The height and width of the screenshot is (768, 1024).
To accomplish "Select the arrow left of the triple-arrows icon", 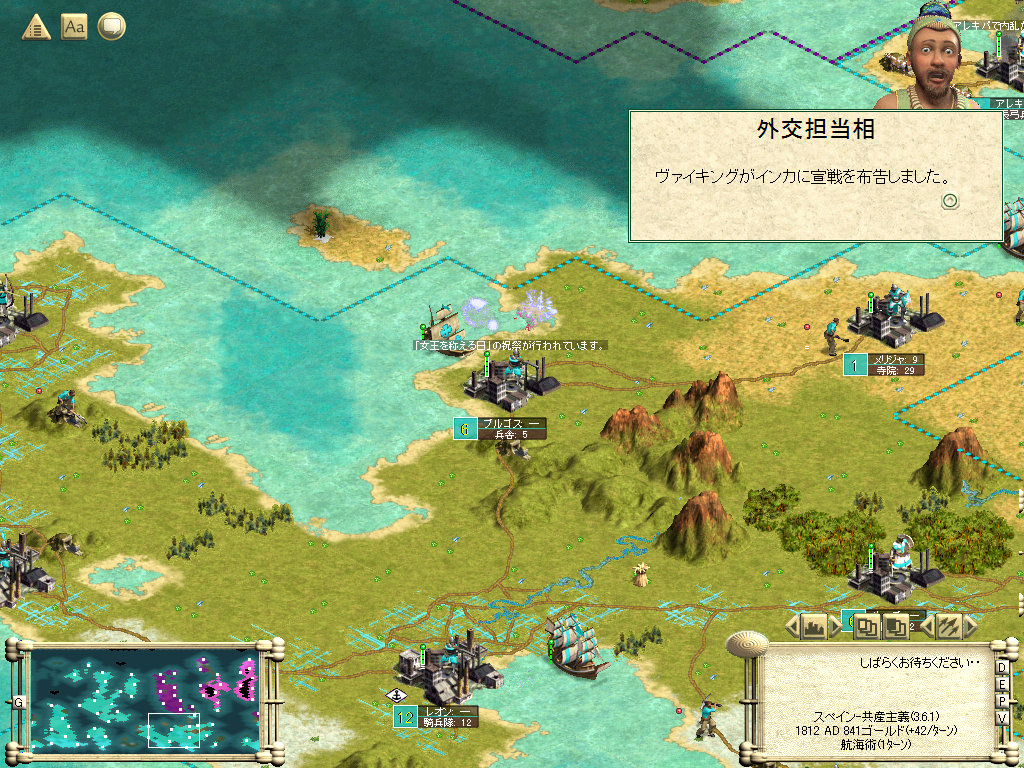I will point(927,627).
